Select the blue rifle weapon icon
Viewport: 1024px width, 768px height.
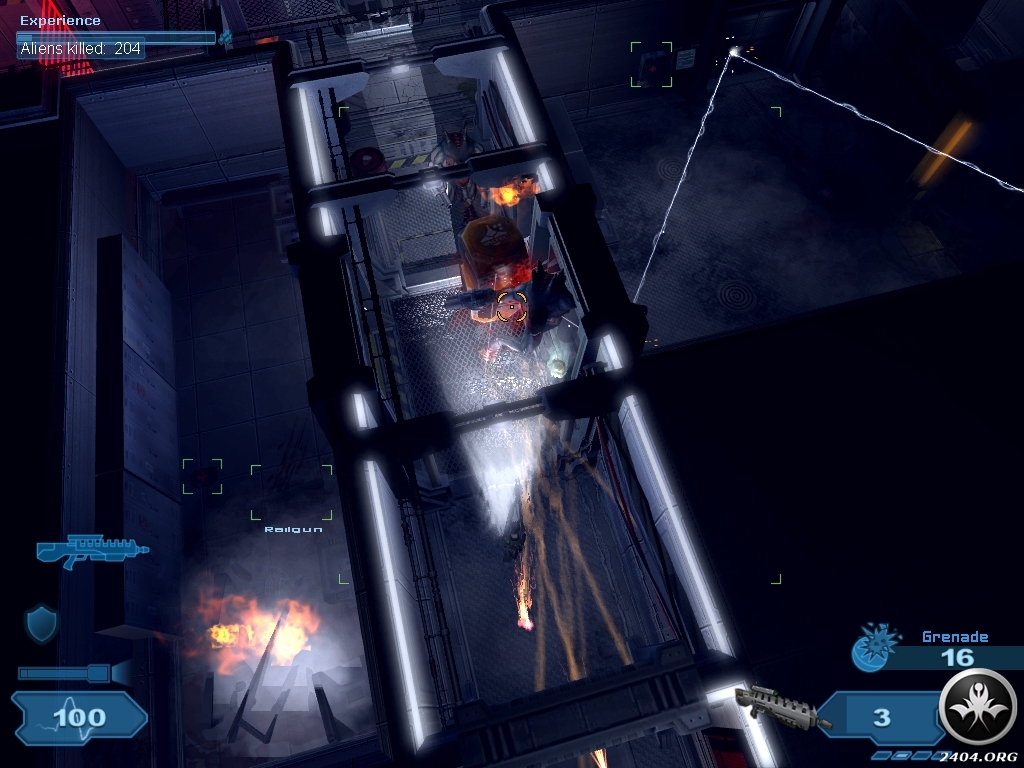tap(91, 550)
